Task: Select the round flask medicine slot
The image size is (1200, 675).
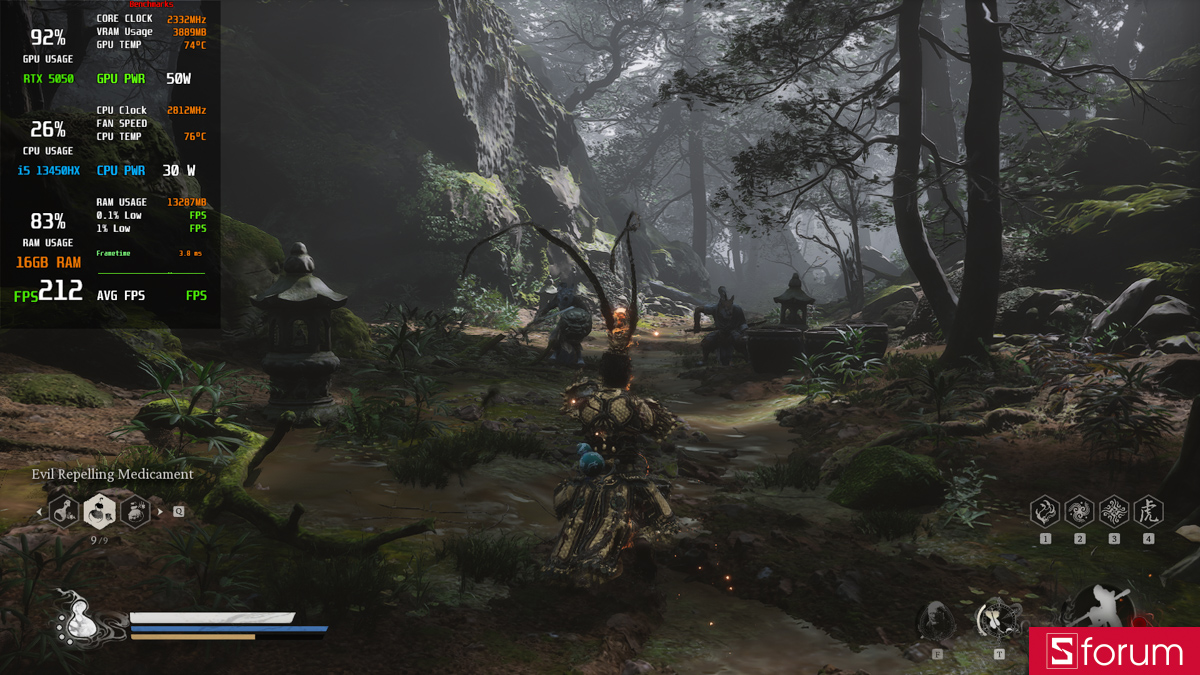Action: tap(64, 511)
